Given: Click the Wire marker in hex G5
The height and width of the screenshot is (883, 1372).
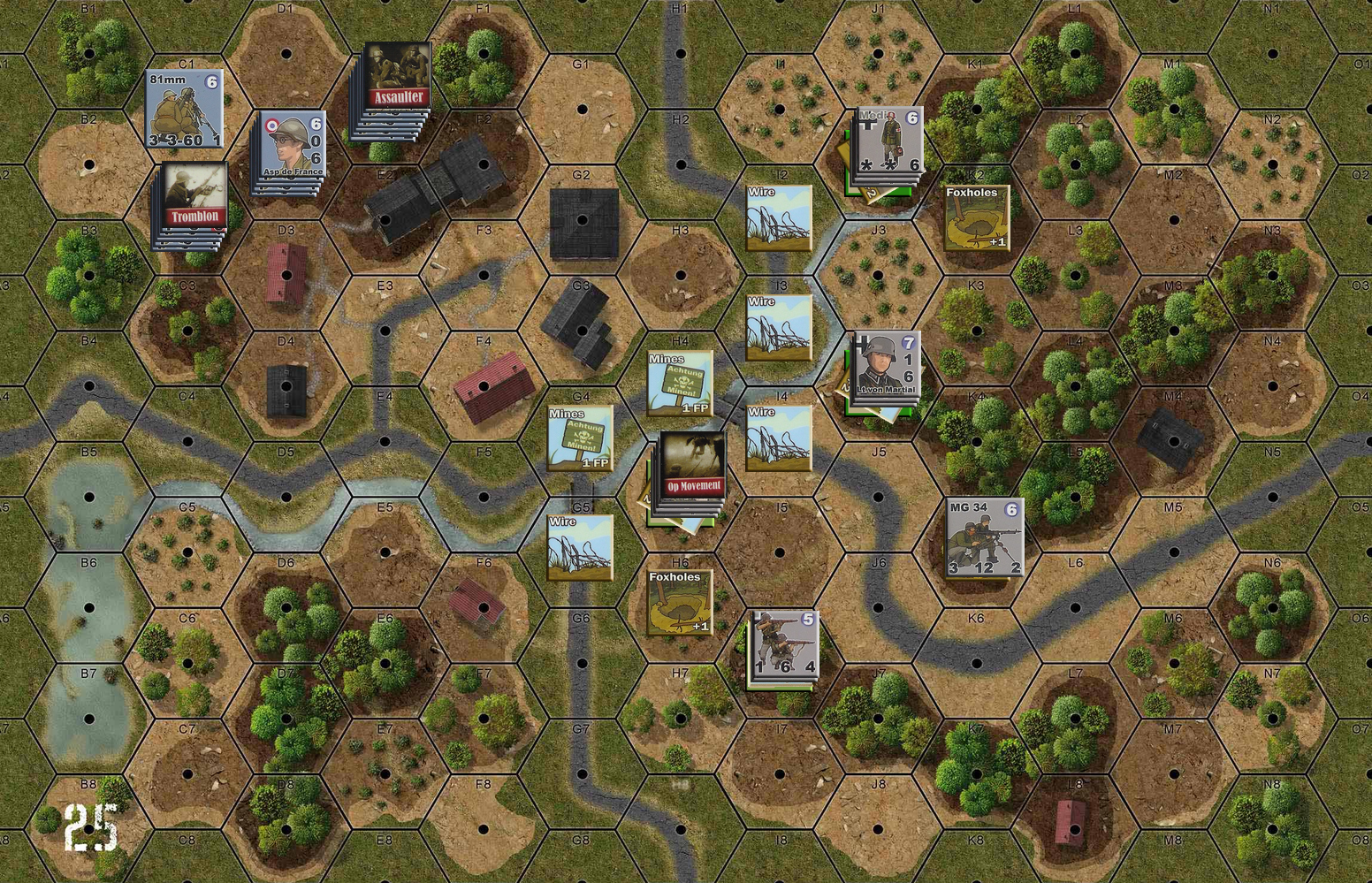Looking at the screenshot, I should 581,546.
